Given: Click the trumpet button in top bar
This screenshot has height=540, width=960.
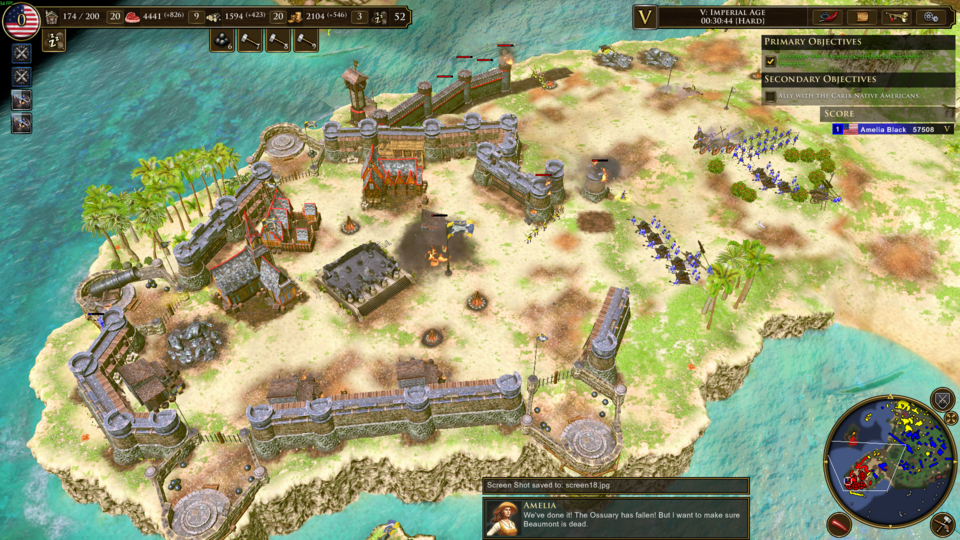Looking at the screenshot, I should [x=897, y=17].
